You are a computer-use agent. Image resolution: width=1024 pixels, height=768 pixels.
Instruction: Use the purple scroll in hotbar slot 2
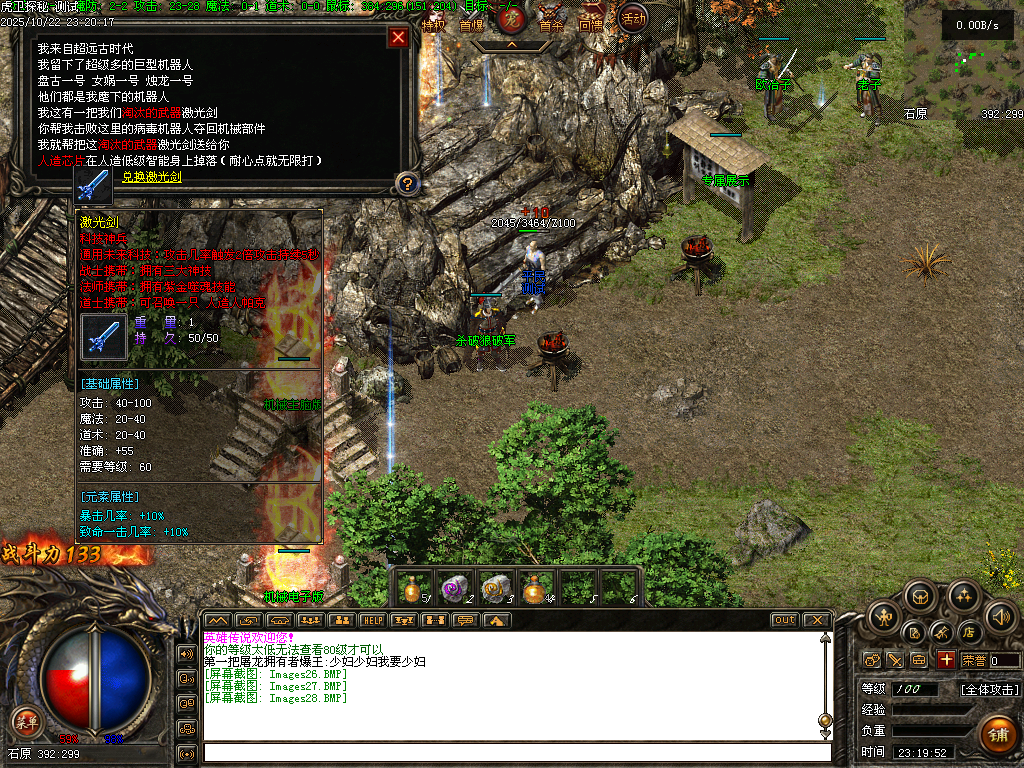456,588
